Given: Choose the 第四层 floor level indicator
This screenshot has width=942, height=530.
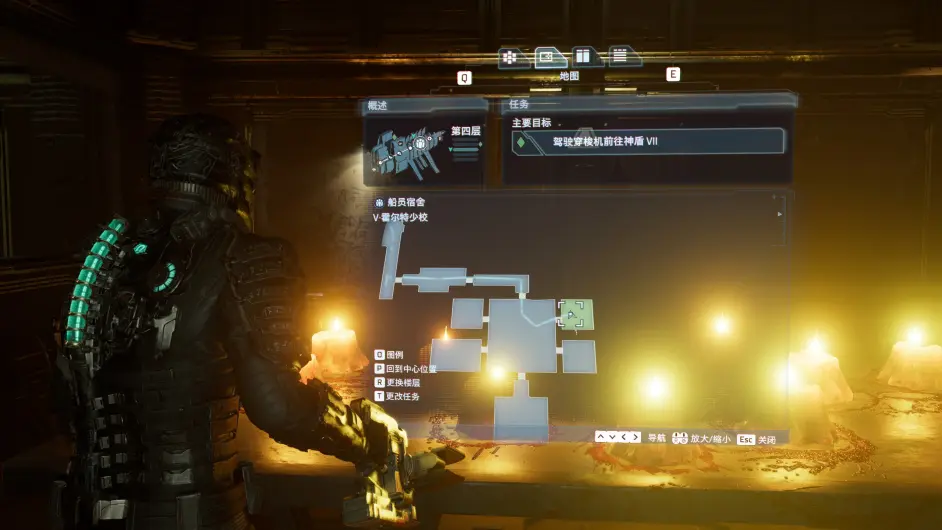Looking at the screenshot, I should tap(466, 131).
